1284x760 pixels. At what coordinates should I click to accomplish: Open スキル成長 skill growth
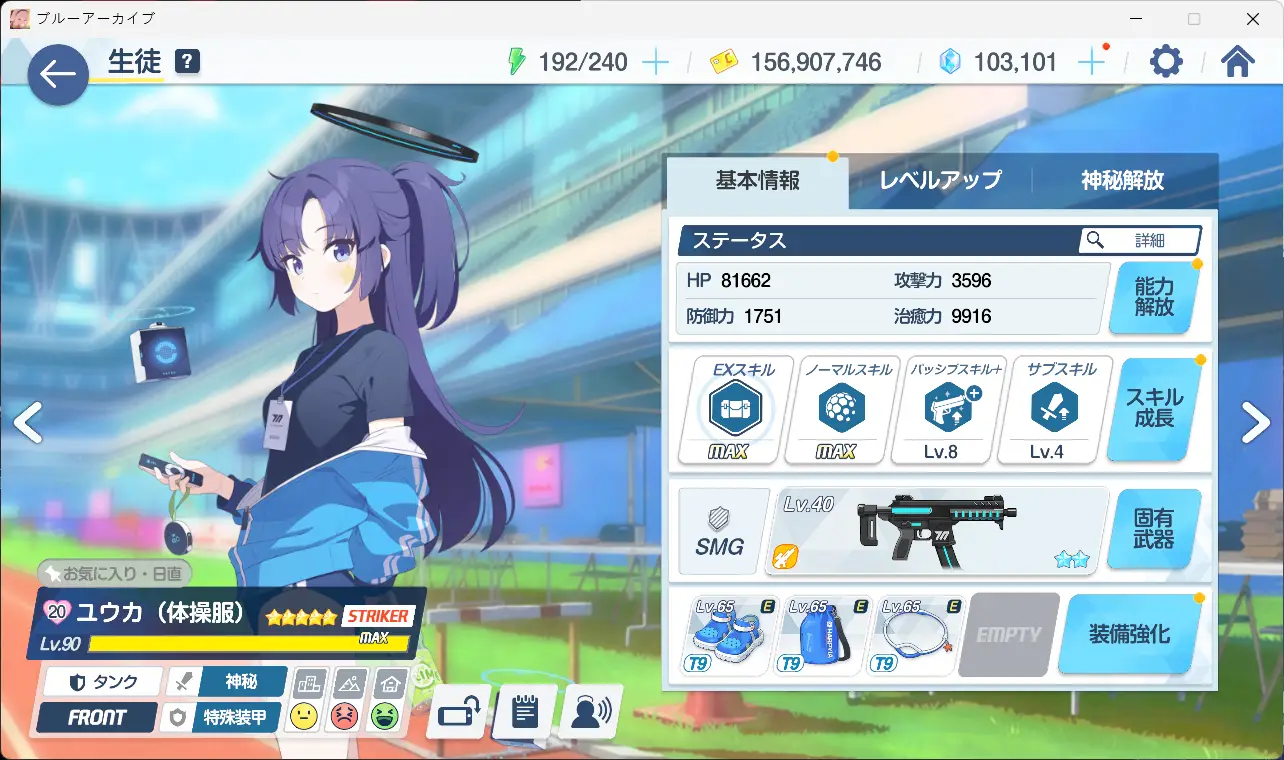coord(1154,408)
